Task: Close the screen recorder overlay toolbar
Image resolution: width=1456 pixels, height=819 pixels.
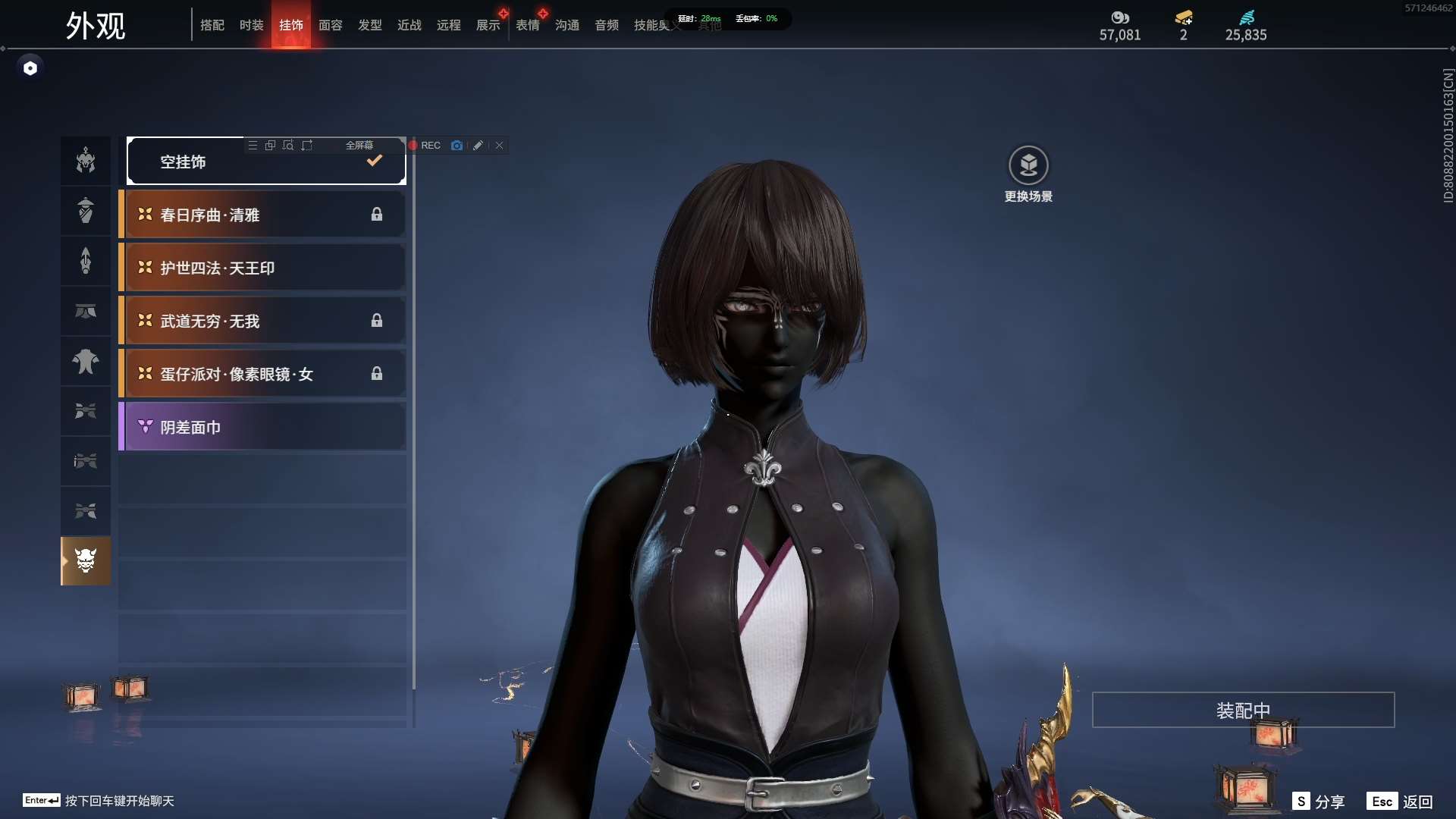Action: pyautogui.click(x=499, y=146)
